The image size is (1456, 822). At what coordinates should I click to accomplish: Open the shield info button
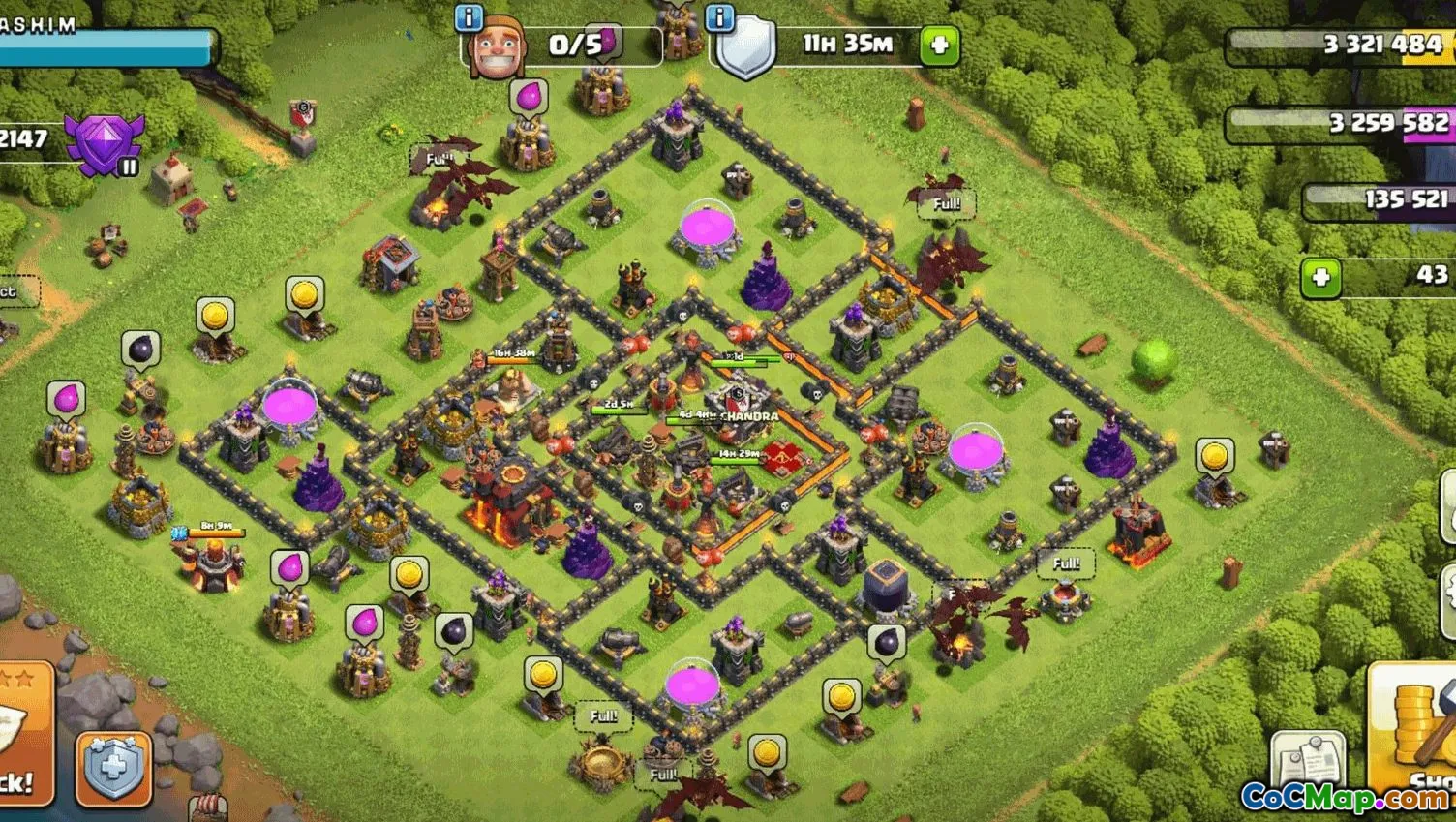point(720,16)
